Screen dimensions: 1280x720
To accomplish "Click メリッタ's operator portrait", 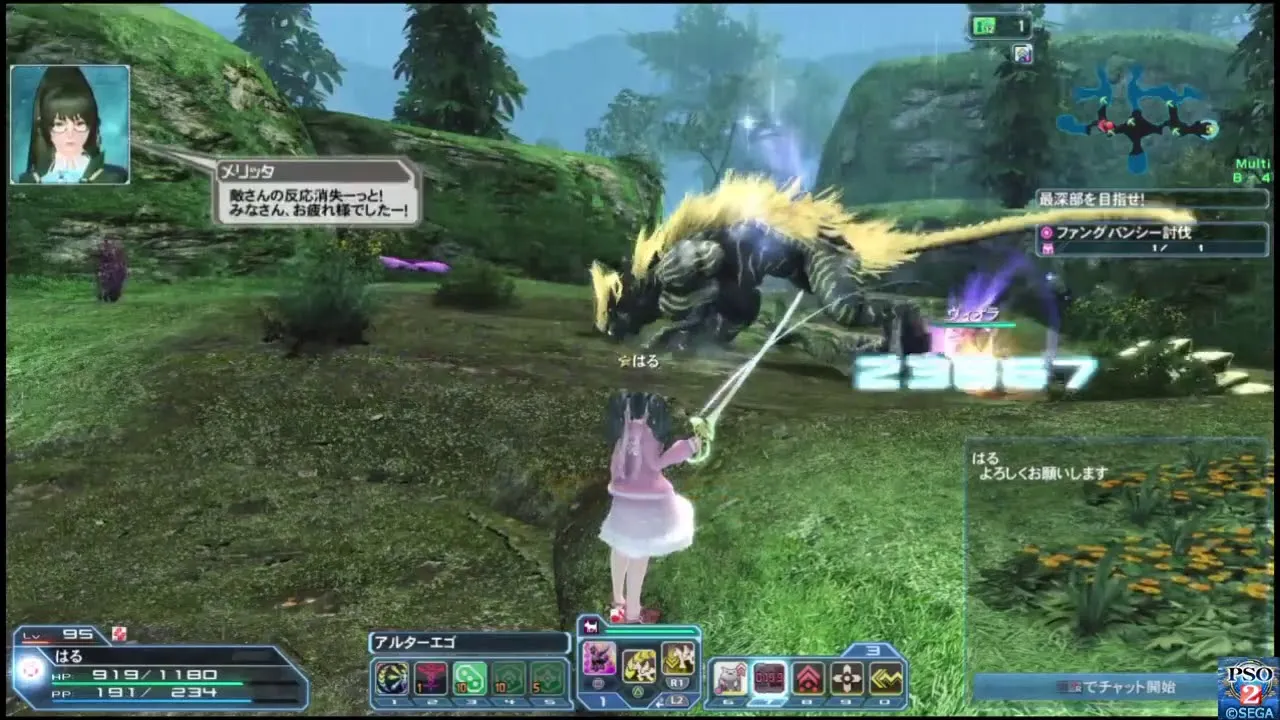I will pyautogui.click(x=70, y=124).
